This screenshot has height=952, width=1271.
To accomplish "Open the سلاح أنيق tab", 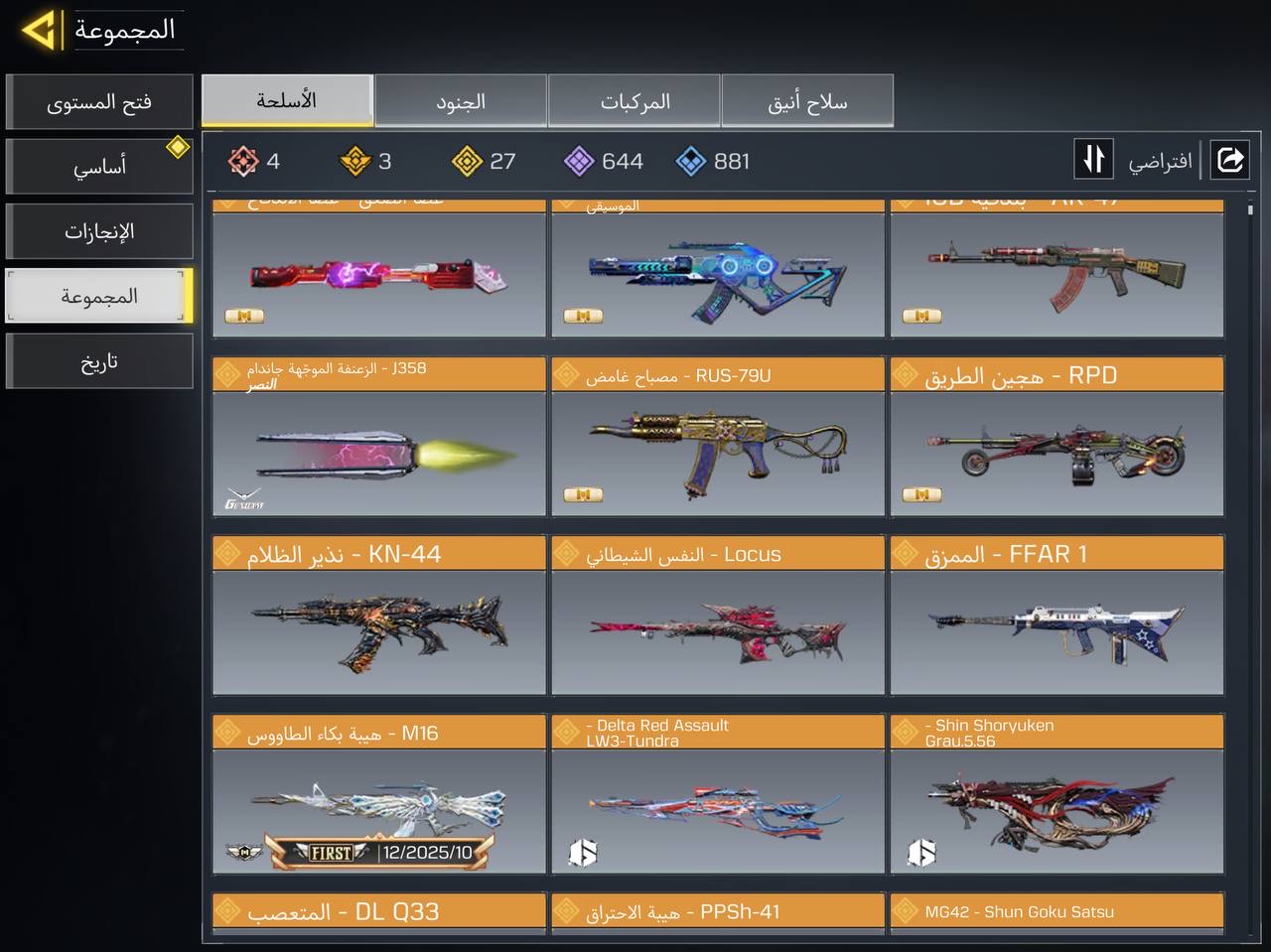I will [x=807, y=101].
